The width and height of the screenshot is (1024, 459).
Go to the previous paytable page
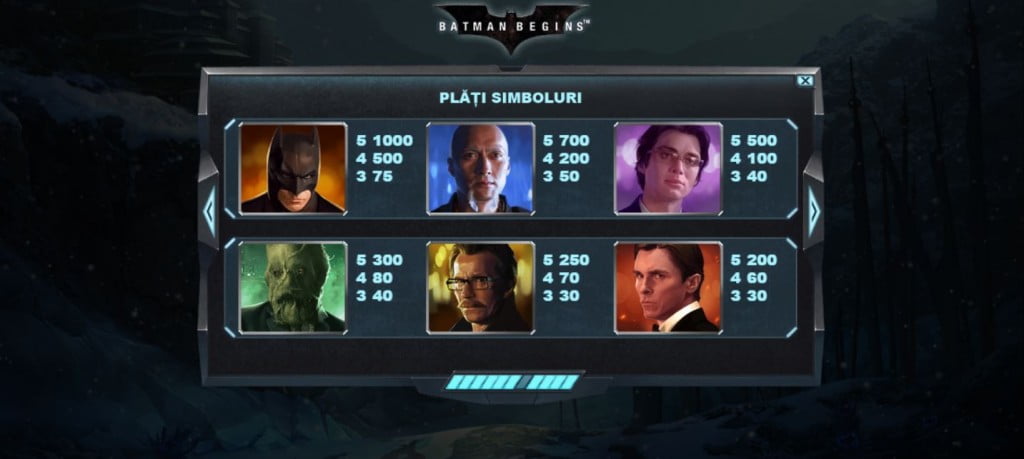point(209,212)
